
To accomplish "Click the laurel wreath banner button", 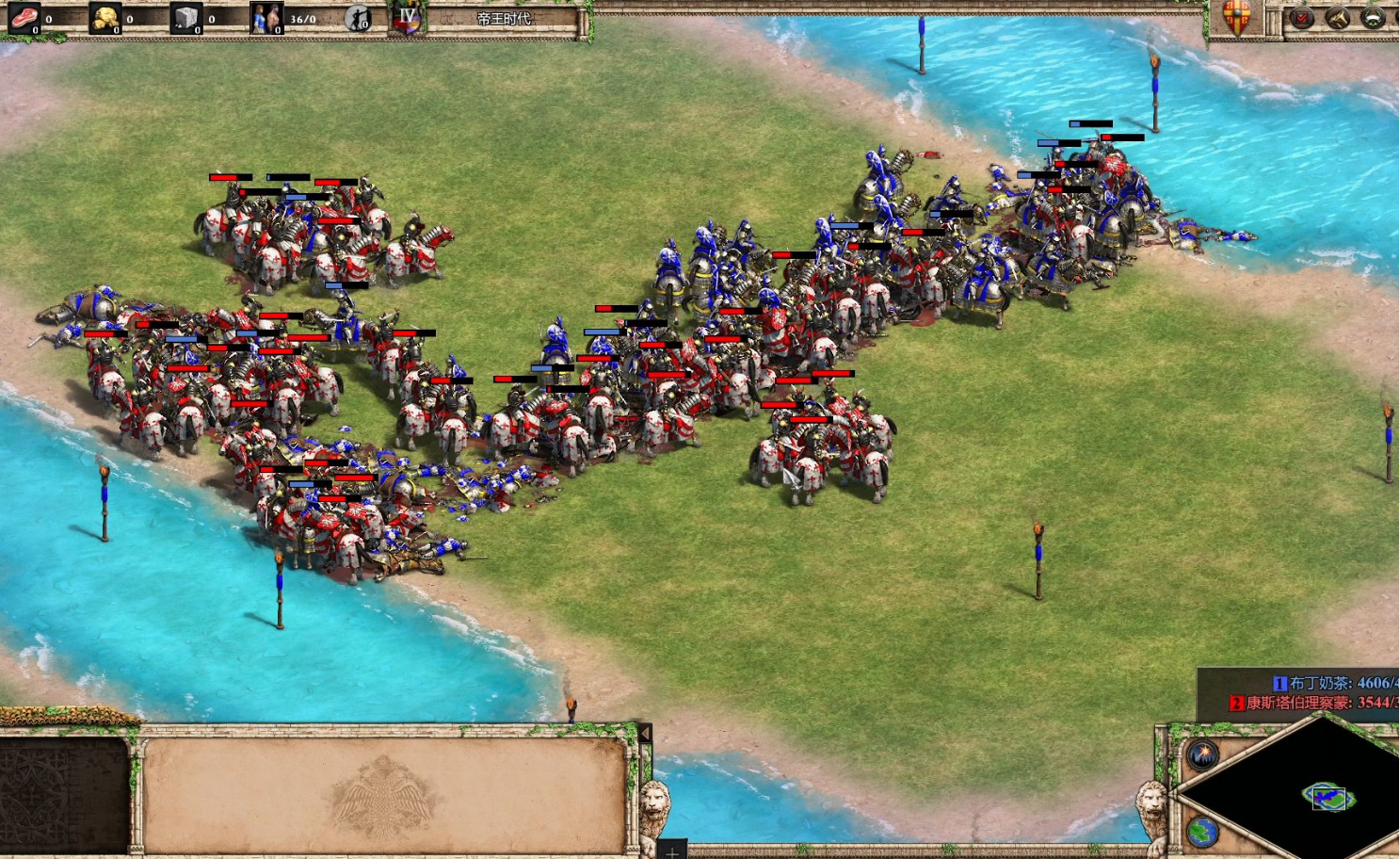I will pyautogui.click(x=1373, y=18).
